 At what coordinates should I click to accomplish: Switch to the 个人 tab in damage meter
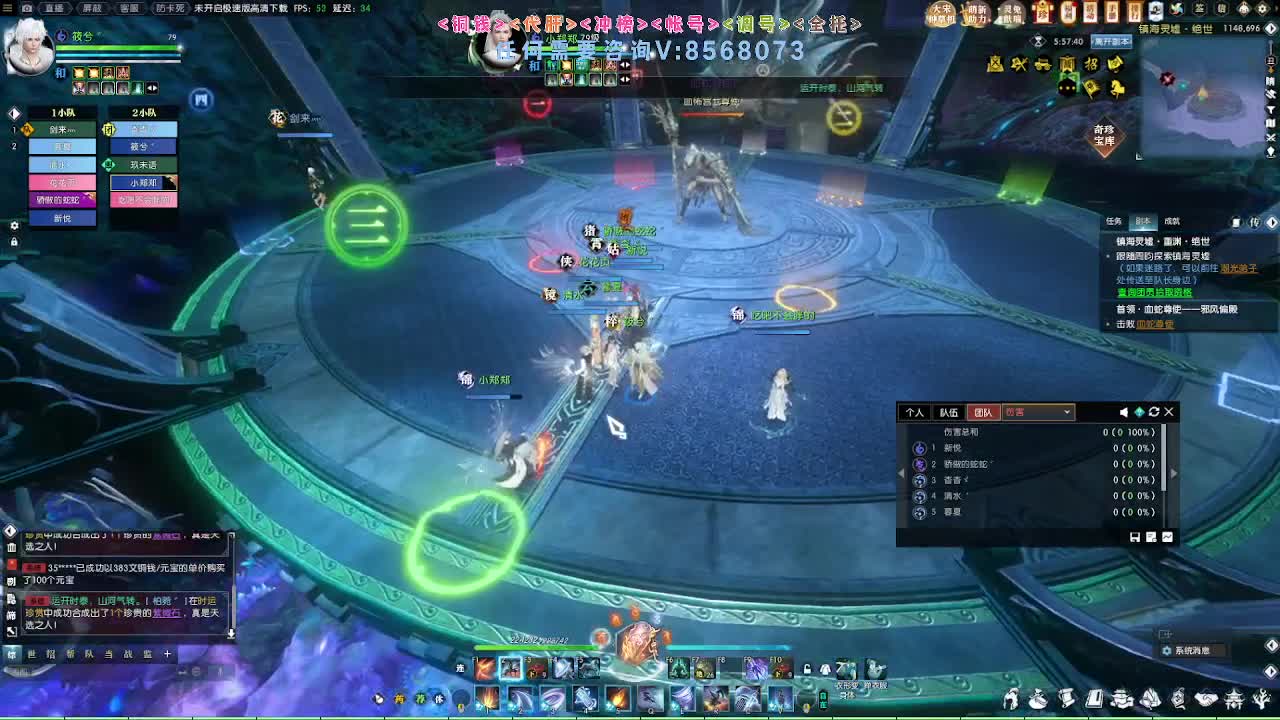pyautogui.click(x=915, y=412)
